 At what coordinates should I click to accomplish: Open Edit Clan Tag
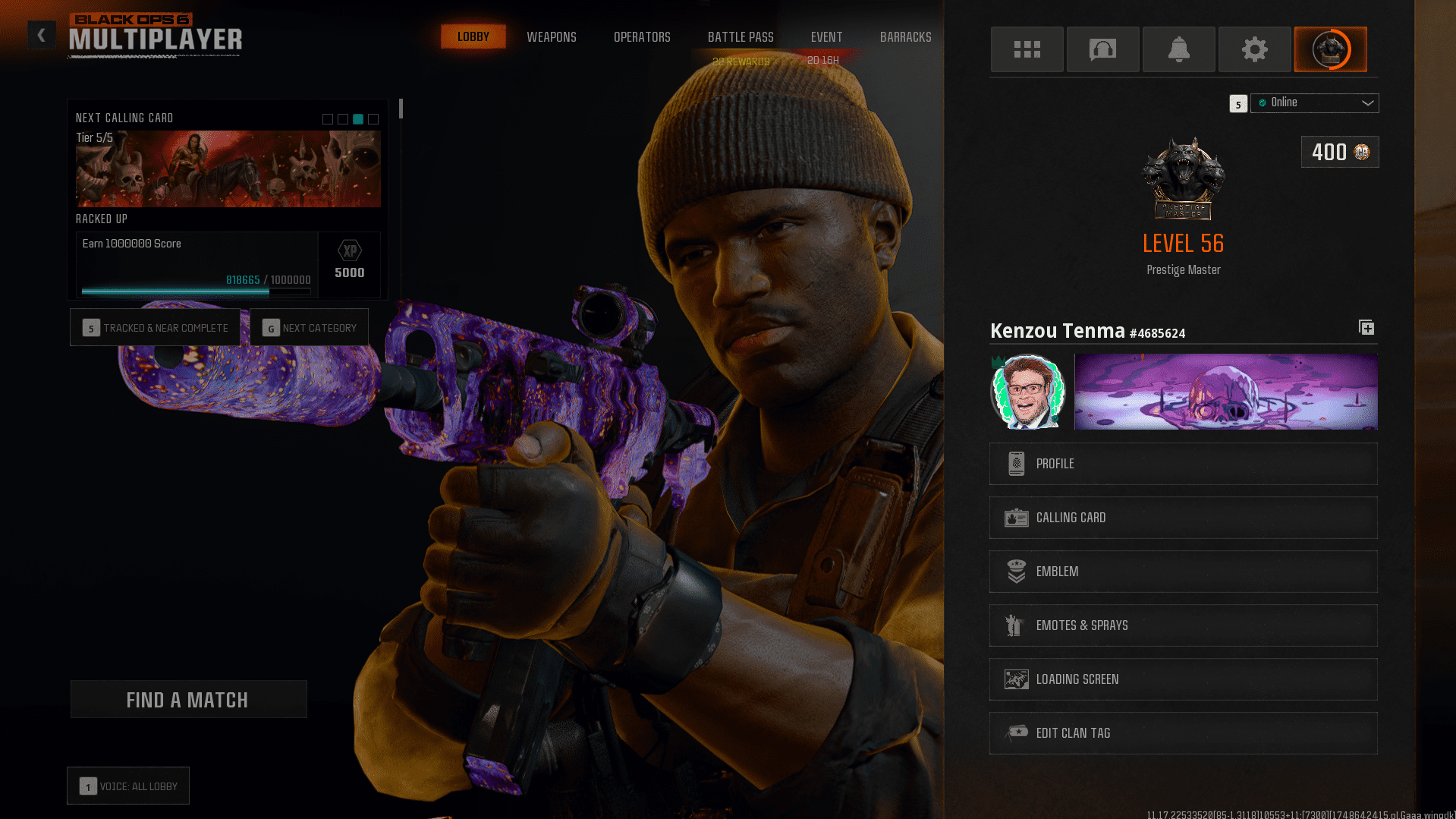click(1183, 732)
